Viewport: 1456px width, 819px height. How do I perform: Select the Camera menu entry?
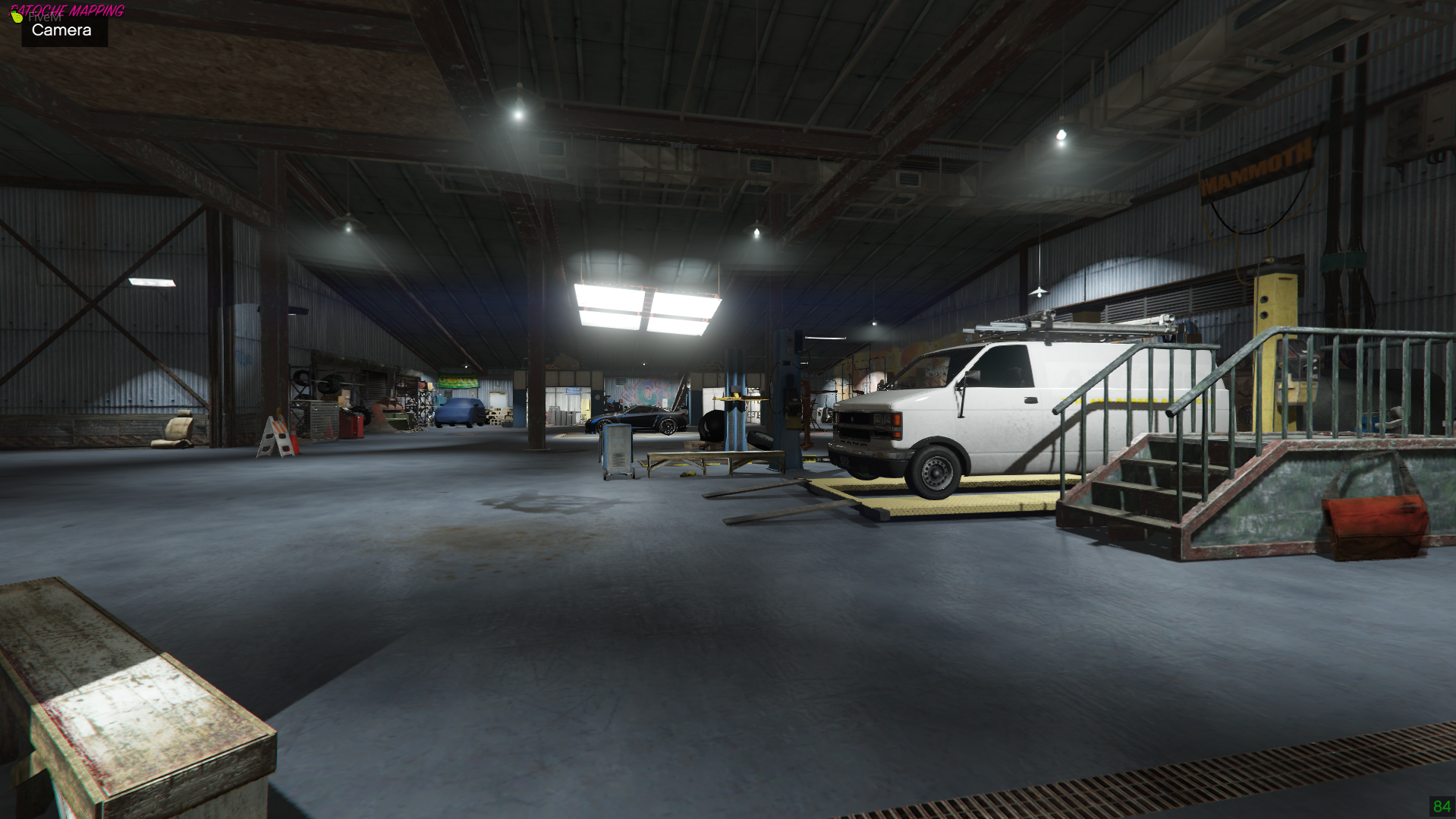pyautogui.click(x=61, y=30)
